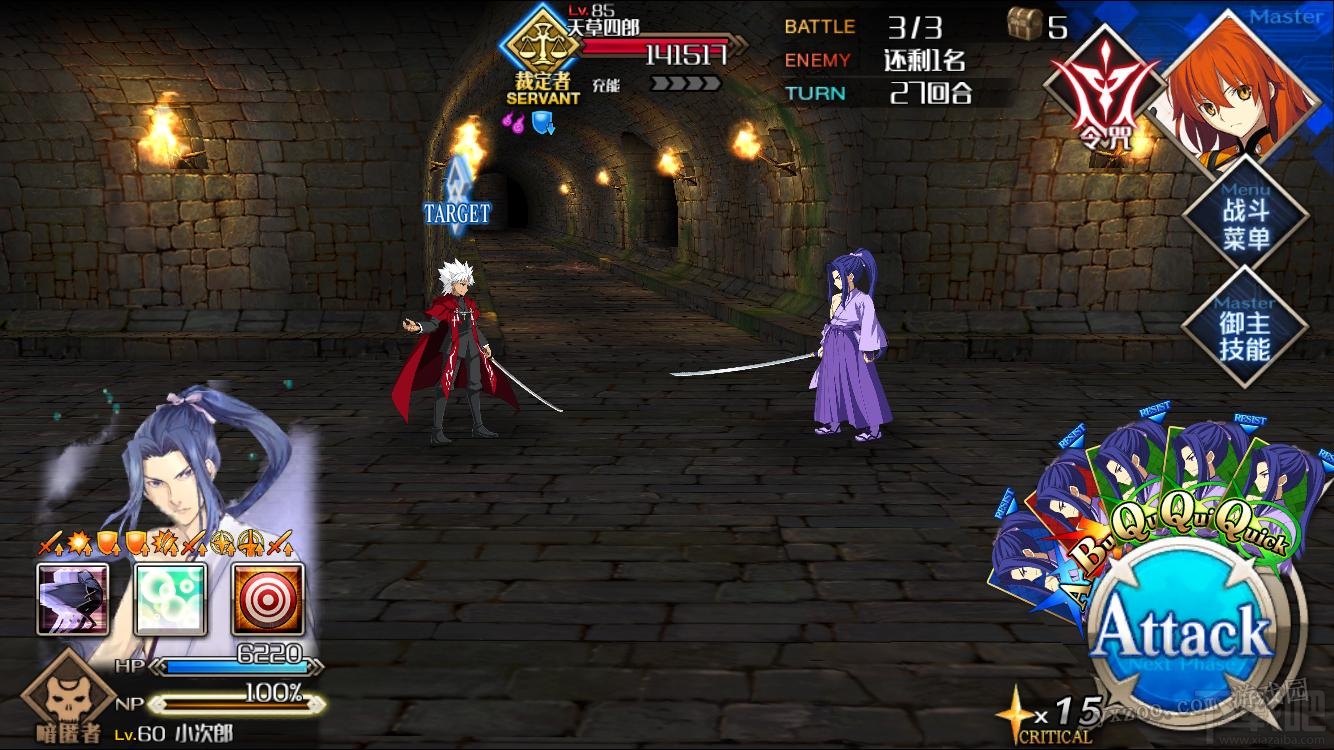Select the 令咒 command spell emblem
Viewport: 1334px width, 750px height.
coord(1102,90)
